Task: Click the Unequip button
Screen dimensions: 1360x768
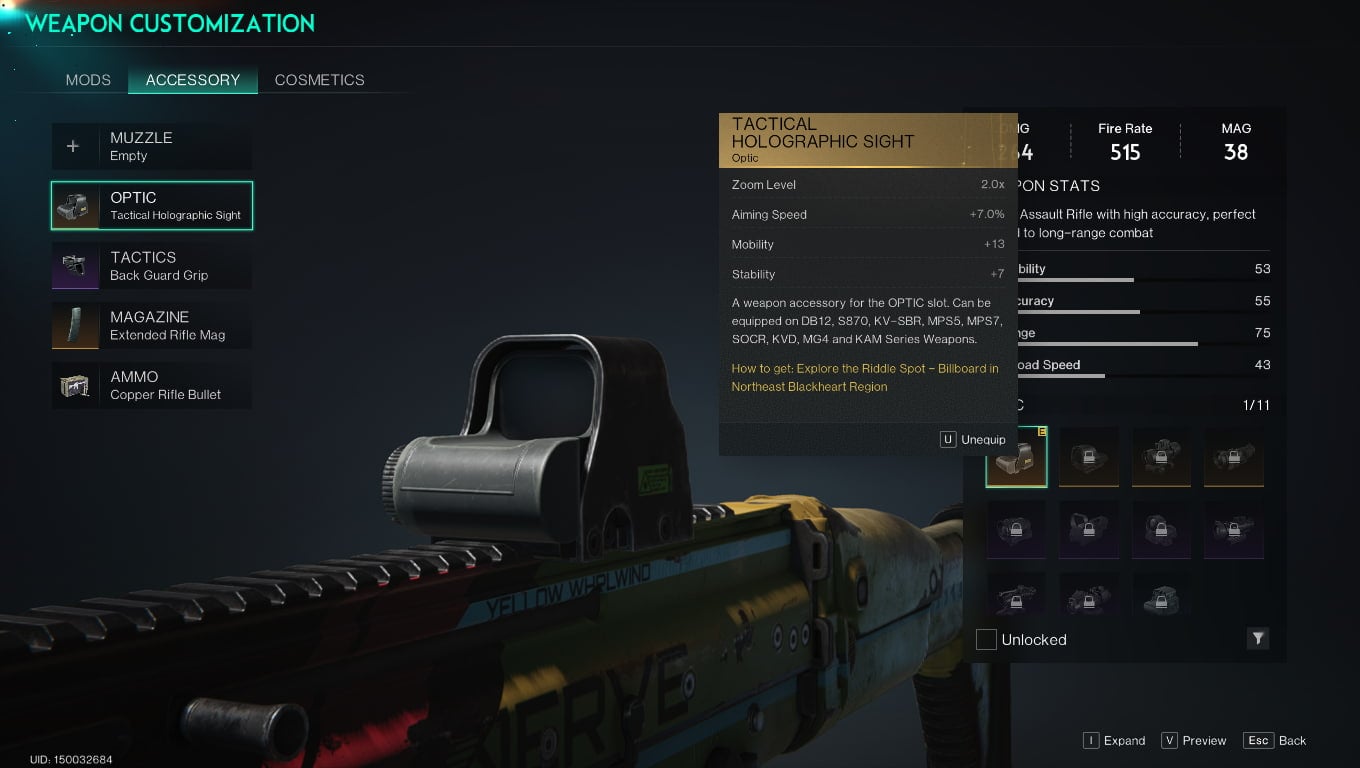Action: point(971,439)
